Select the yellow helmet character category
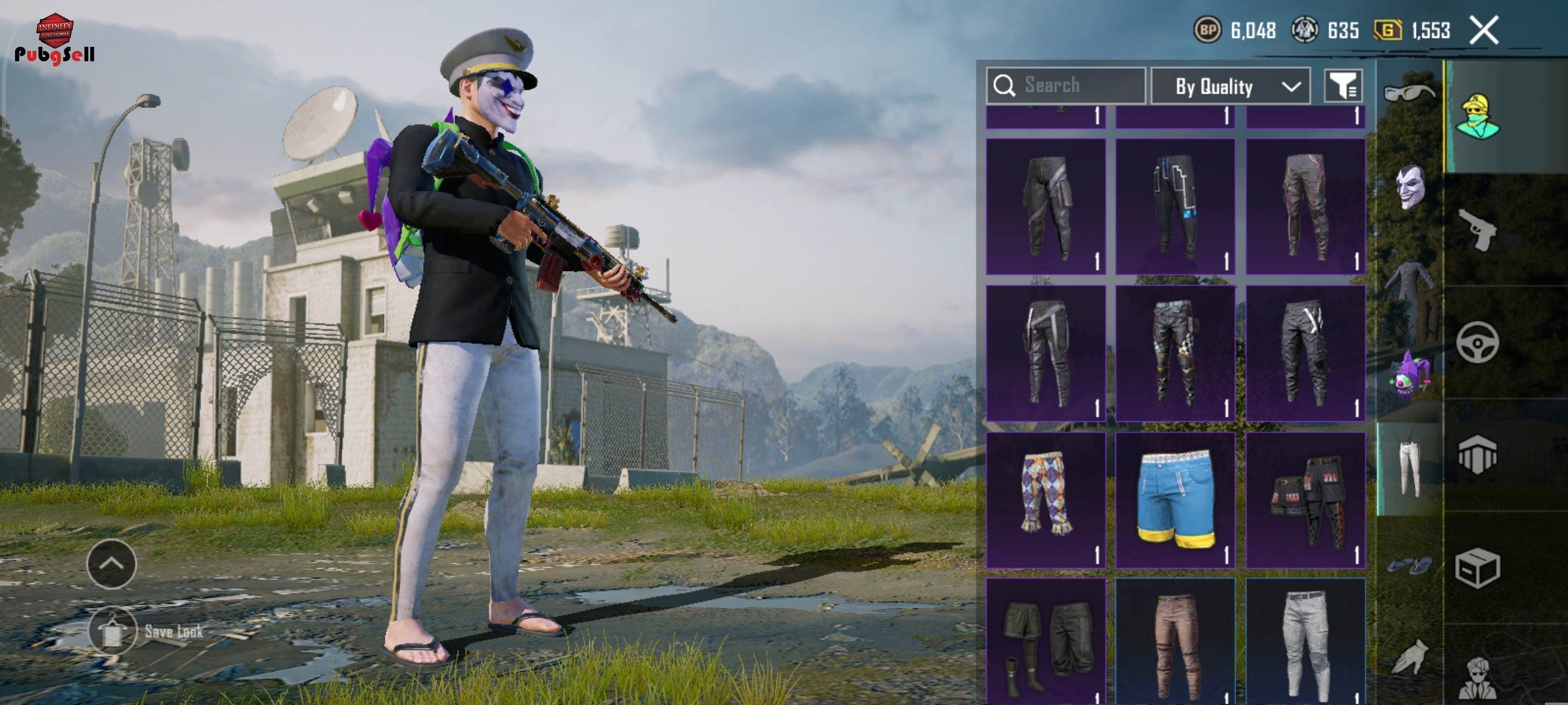The height and width of the screenshot is (705, 1568). [1477, 117]
